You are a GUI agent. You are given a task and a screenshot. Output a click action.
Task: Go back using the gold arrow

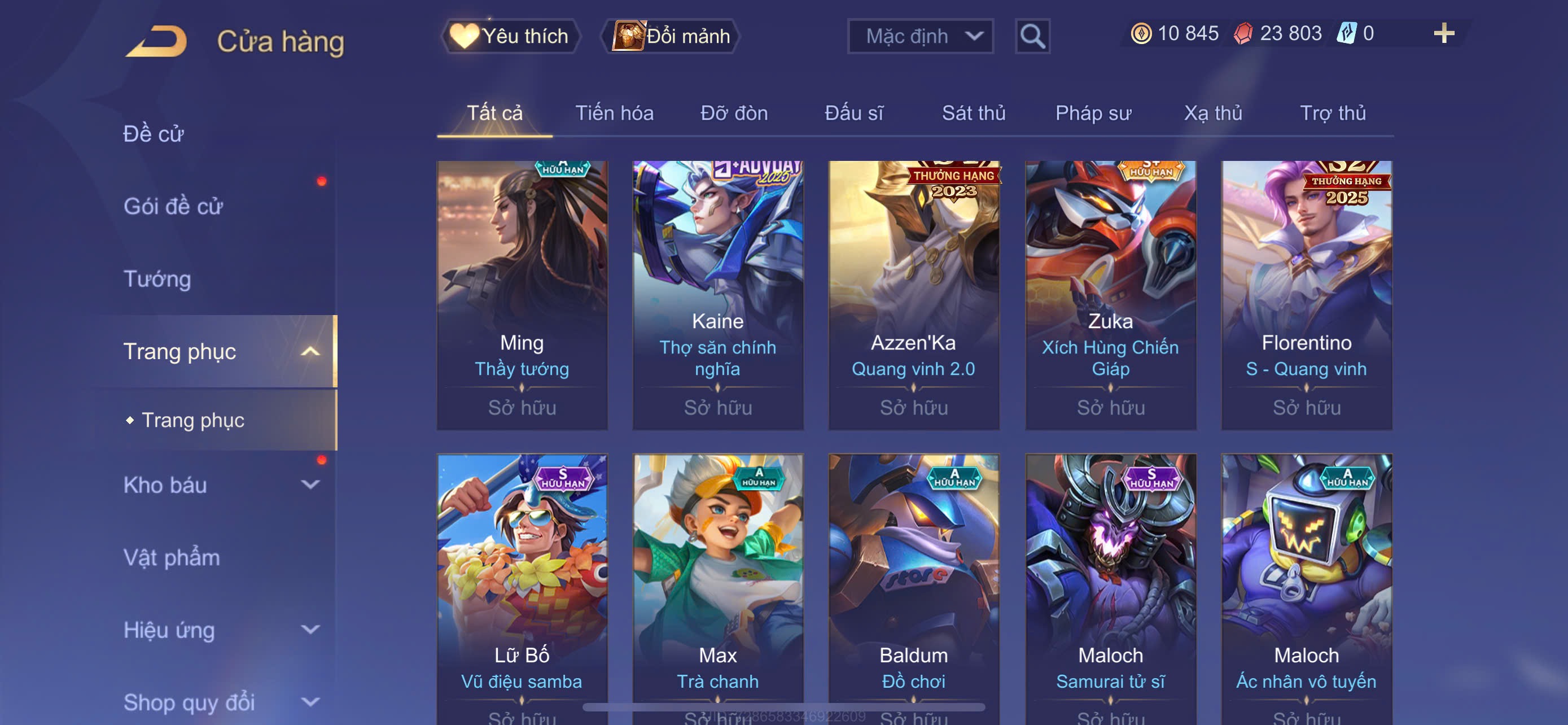pyautogui.click(x=156, y=41)
